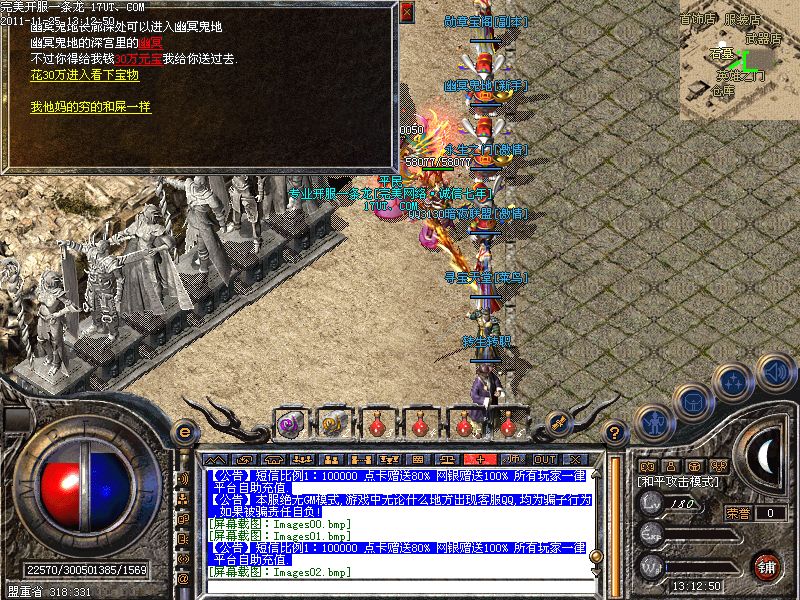The height and width of the screenshot is (600, 800).
Task: Open the minimap in the corner
Action: (738, 60)
